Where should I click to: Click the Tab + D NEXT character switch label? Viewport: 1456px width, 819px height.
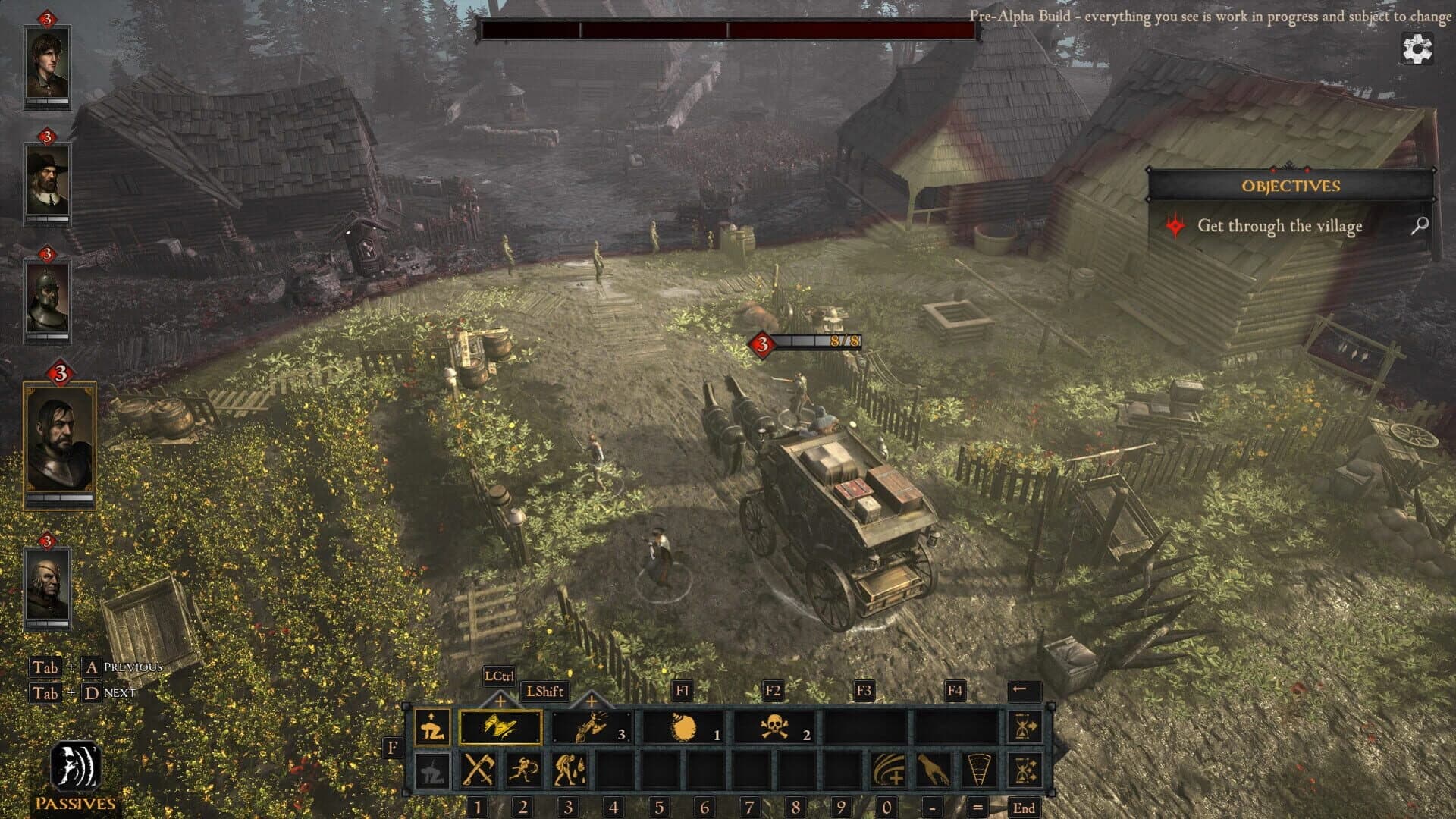pos(82,693)
